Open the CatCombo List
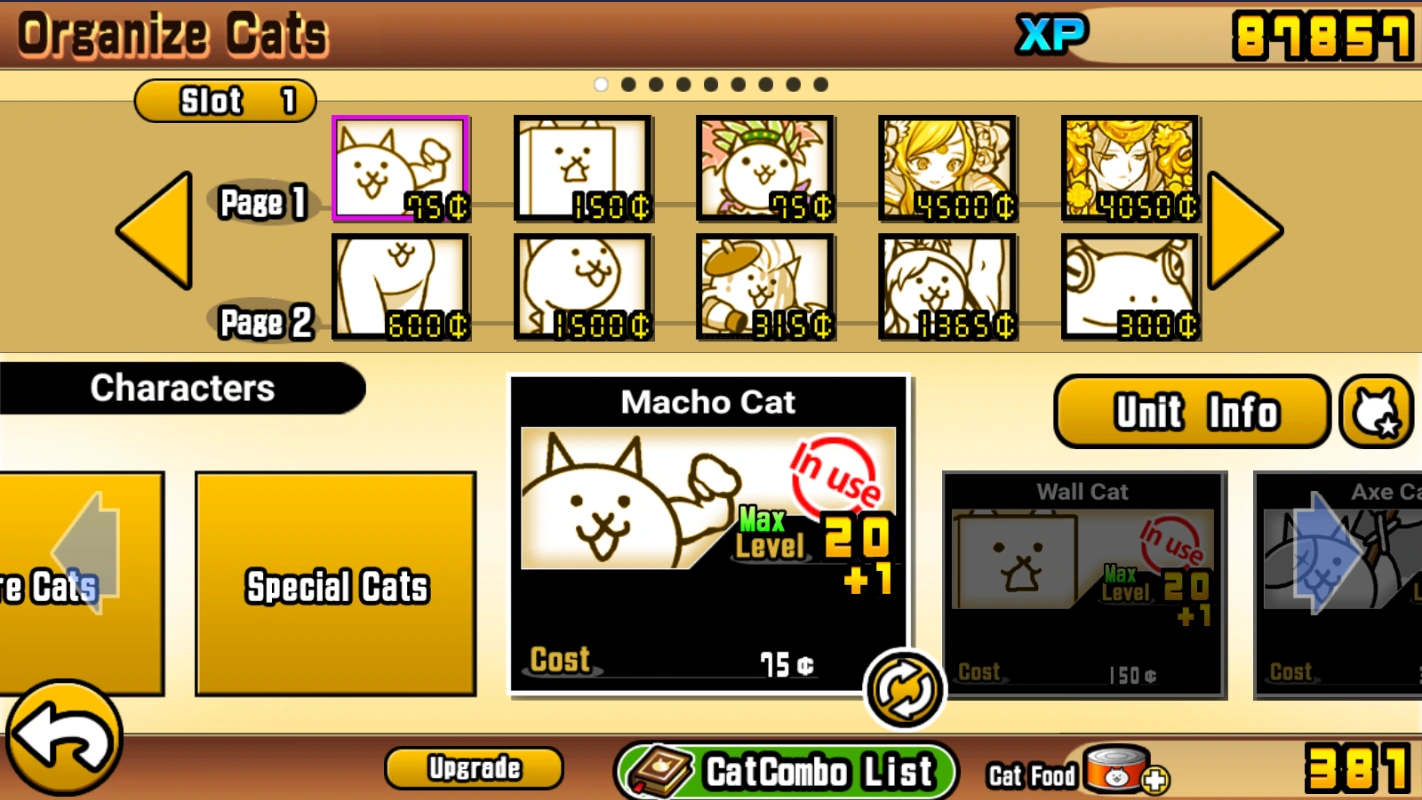The image size is (1422, 800). [786, 770]
